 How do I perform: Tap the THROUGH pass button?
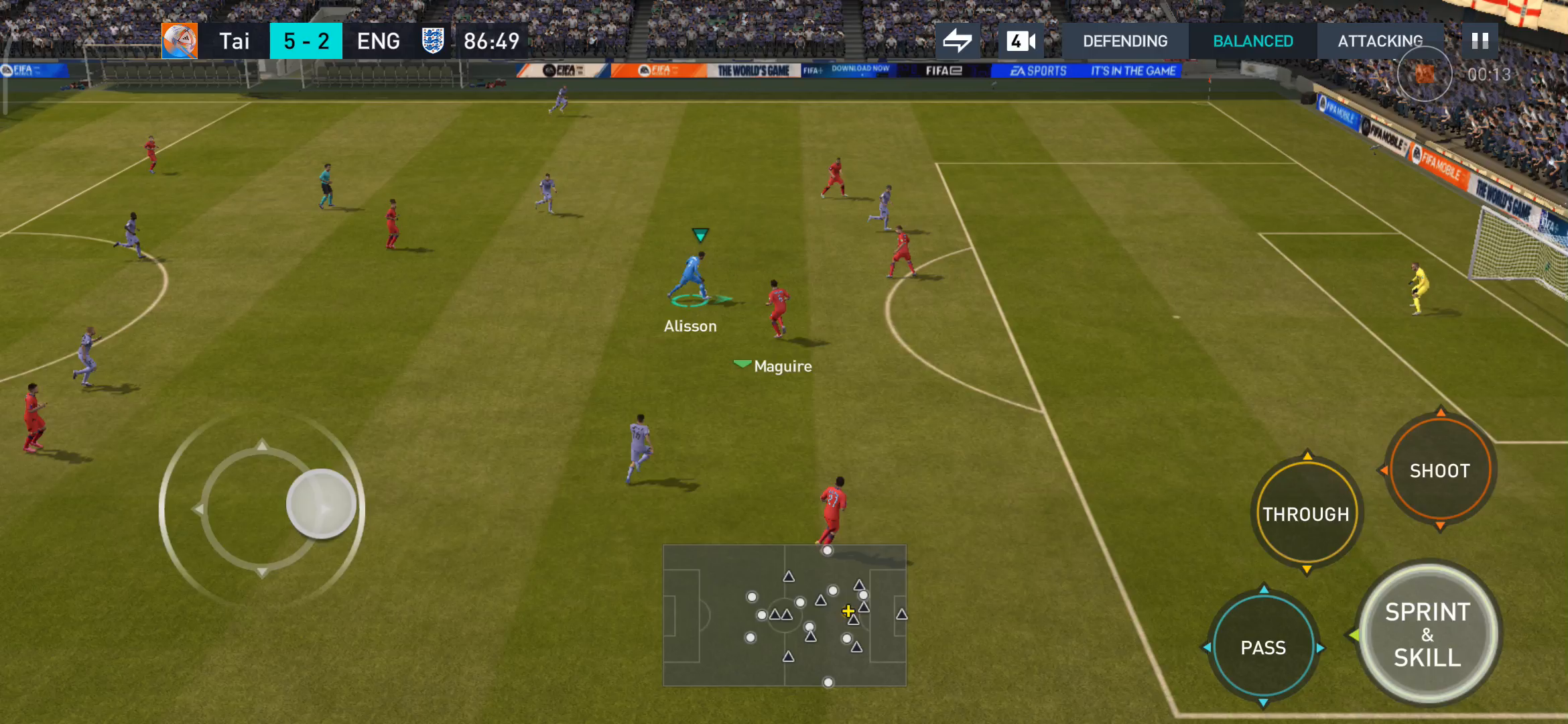tap(1306, 514)
